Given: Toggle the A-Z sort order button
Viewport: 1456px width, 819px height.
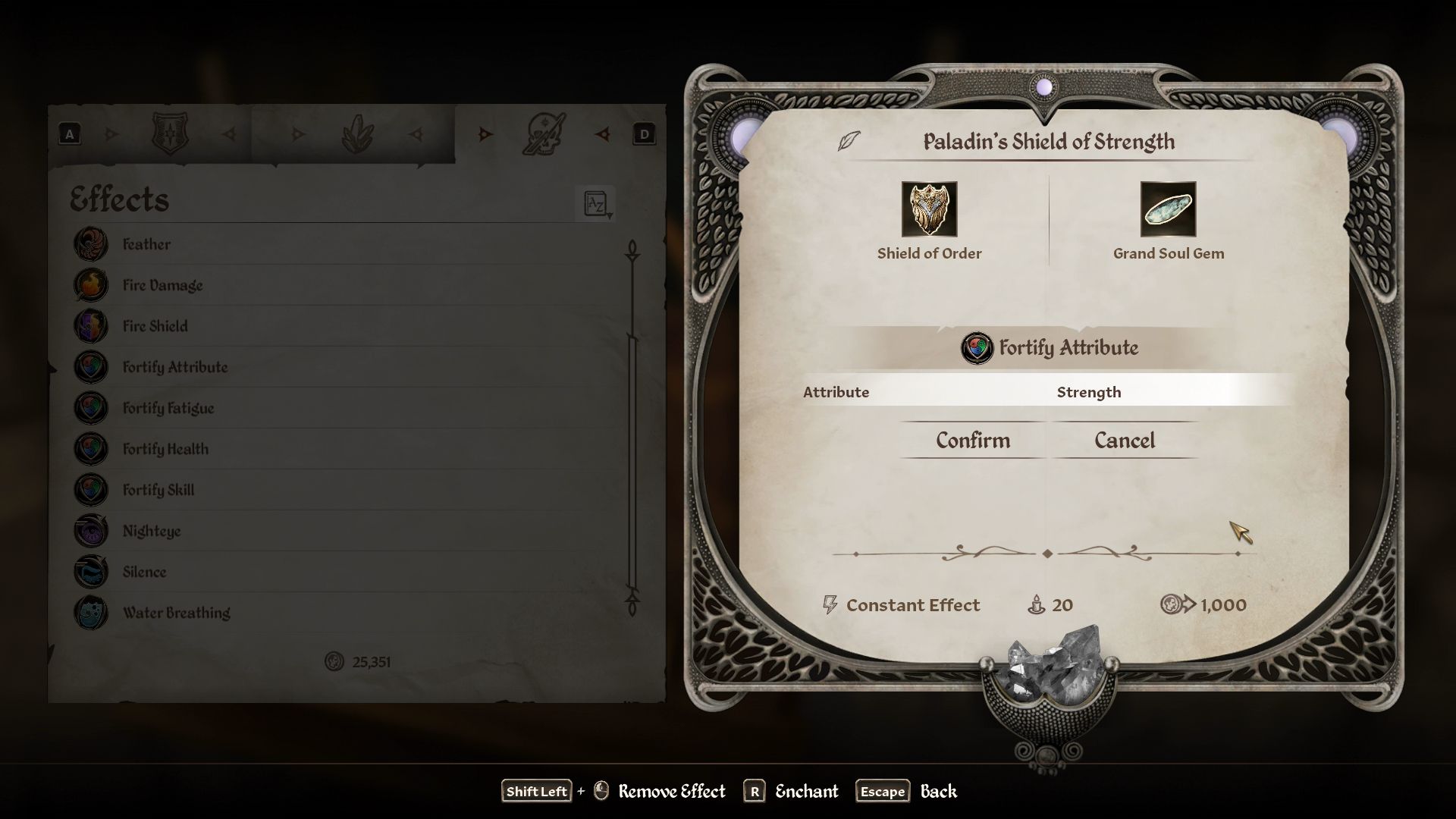Looking at the screenshot, I should coord(596,203).
